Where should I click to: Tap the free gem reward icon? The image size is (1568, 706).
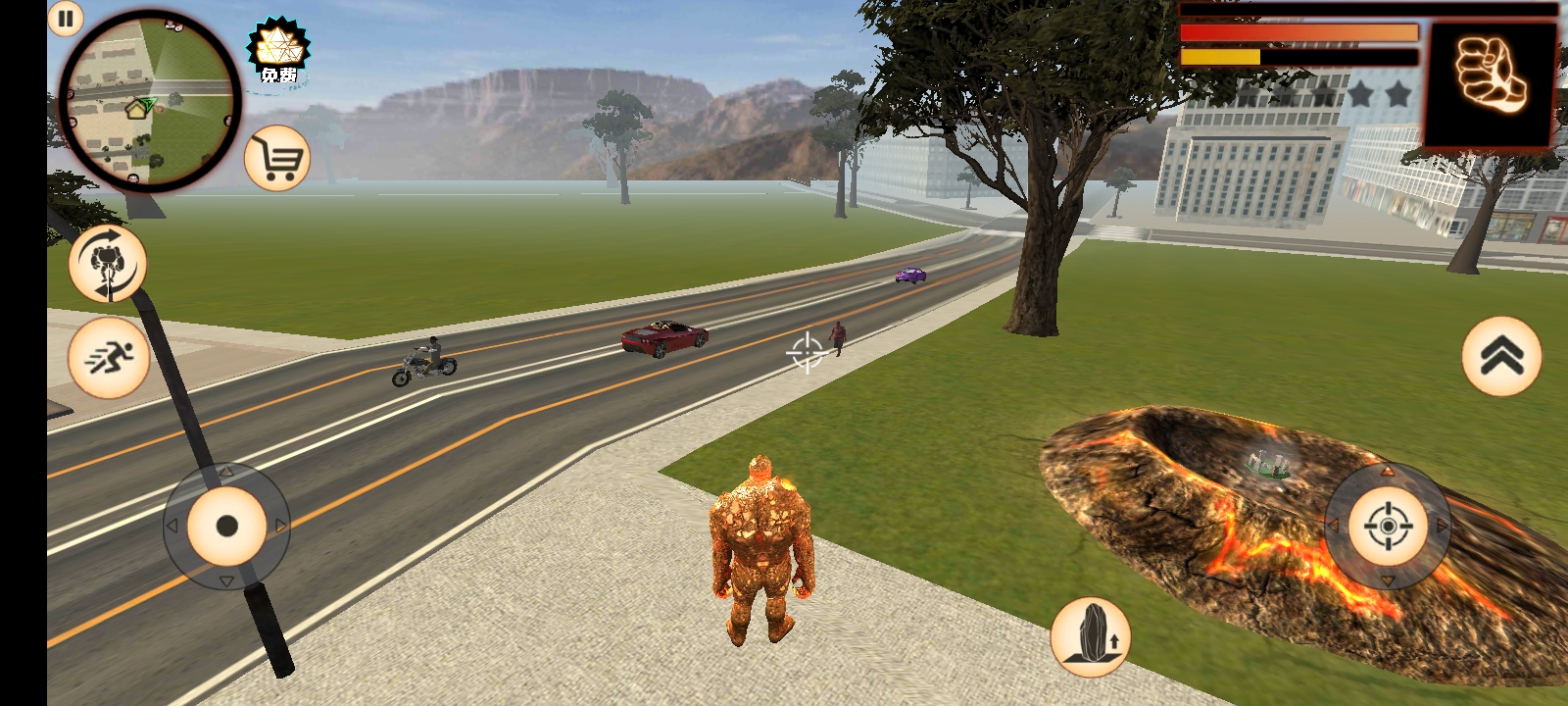click(278, 53)
